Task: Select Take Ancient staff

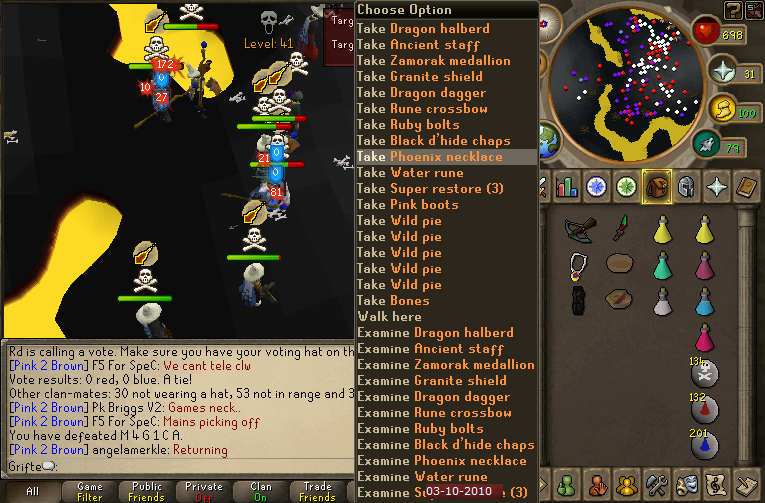Action: click(x=418, y=45)
